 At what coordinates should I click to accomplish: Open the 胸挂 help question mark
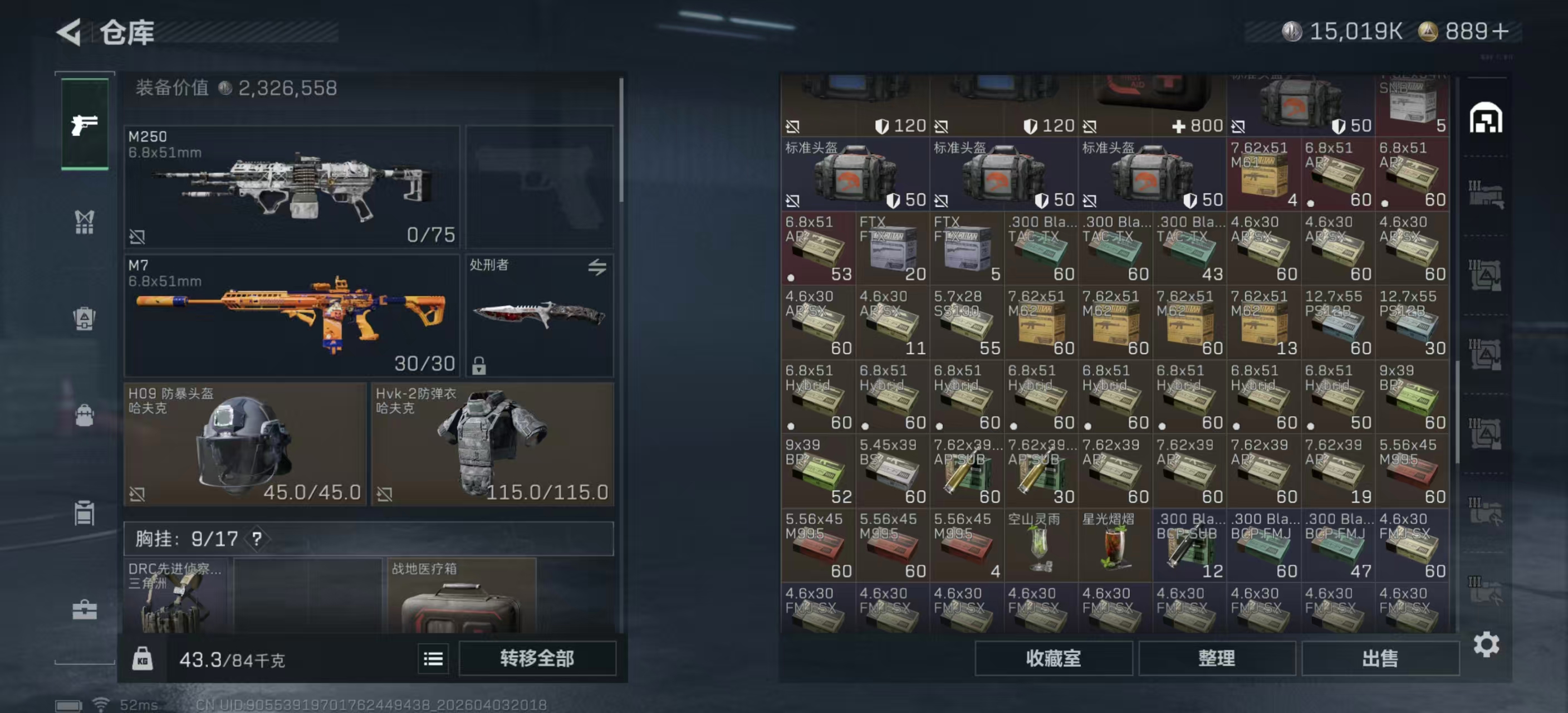pyautogui.click(x=257, y=539)
